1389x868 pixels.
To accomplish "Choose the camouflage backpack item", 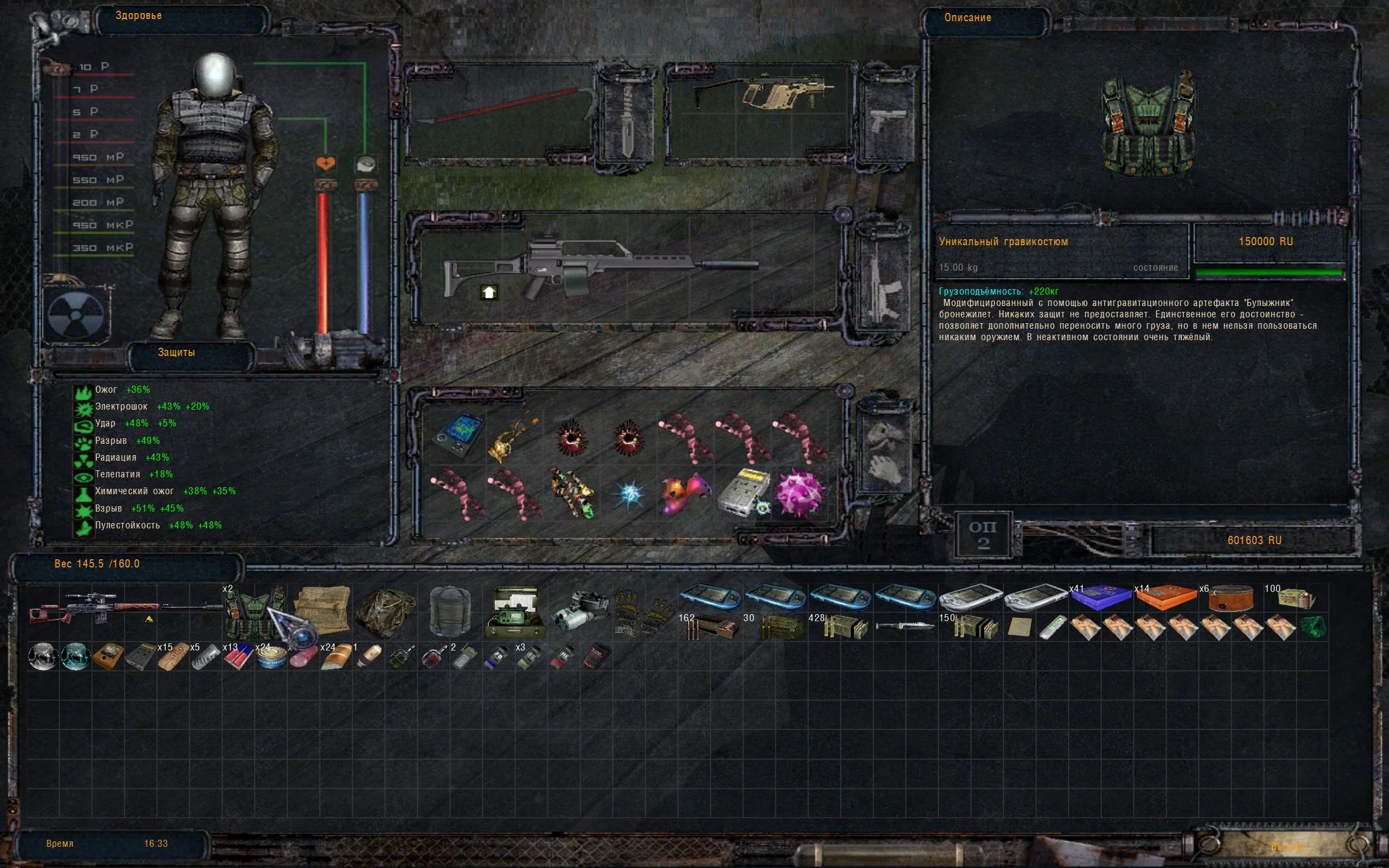I will pyautogui.click(x=385, y=612).
